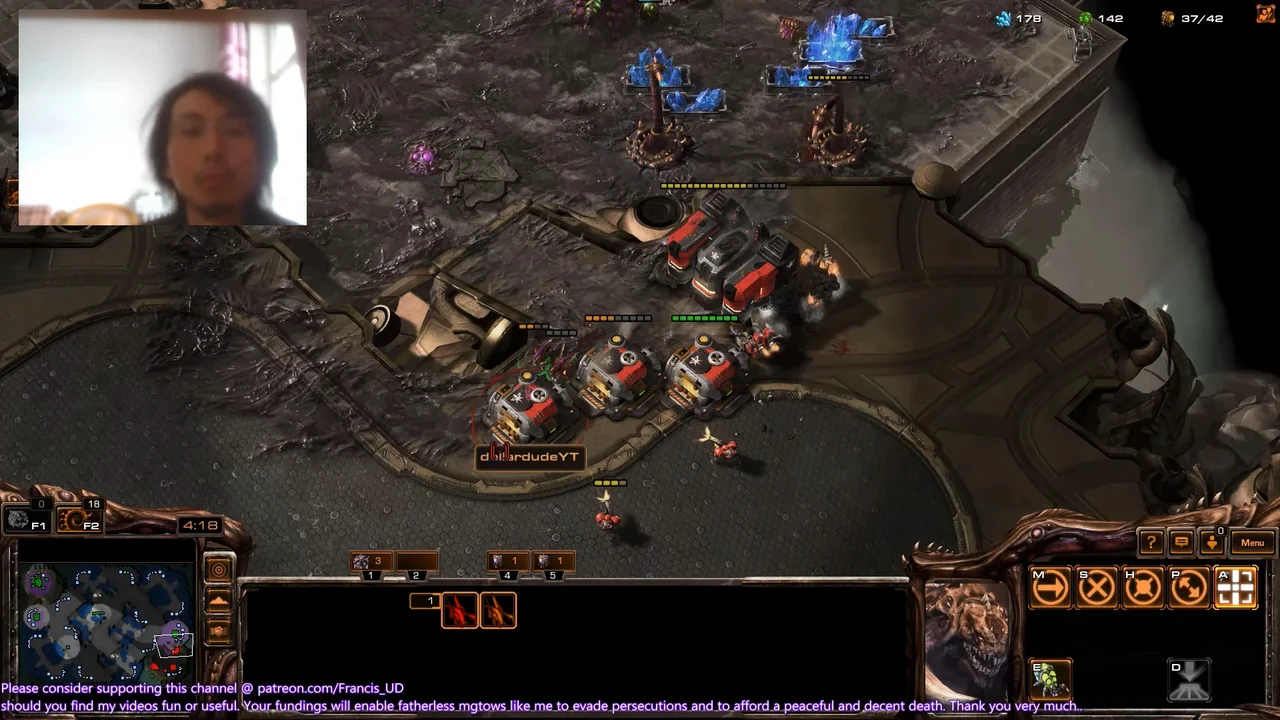Click the Burrow ability icon
The width and height of the screenshot is (1280, 720).
pos(1189,680)
